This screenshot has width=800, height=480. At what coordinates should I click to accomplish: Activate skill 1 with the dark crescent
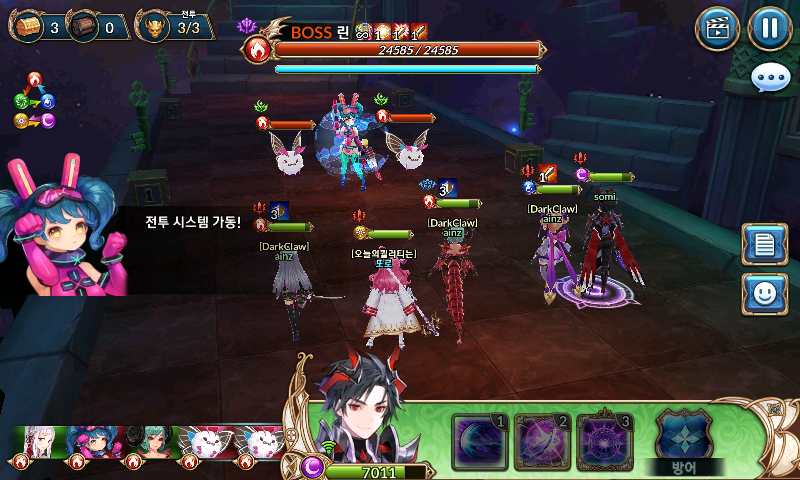pos(481,441)
